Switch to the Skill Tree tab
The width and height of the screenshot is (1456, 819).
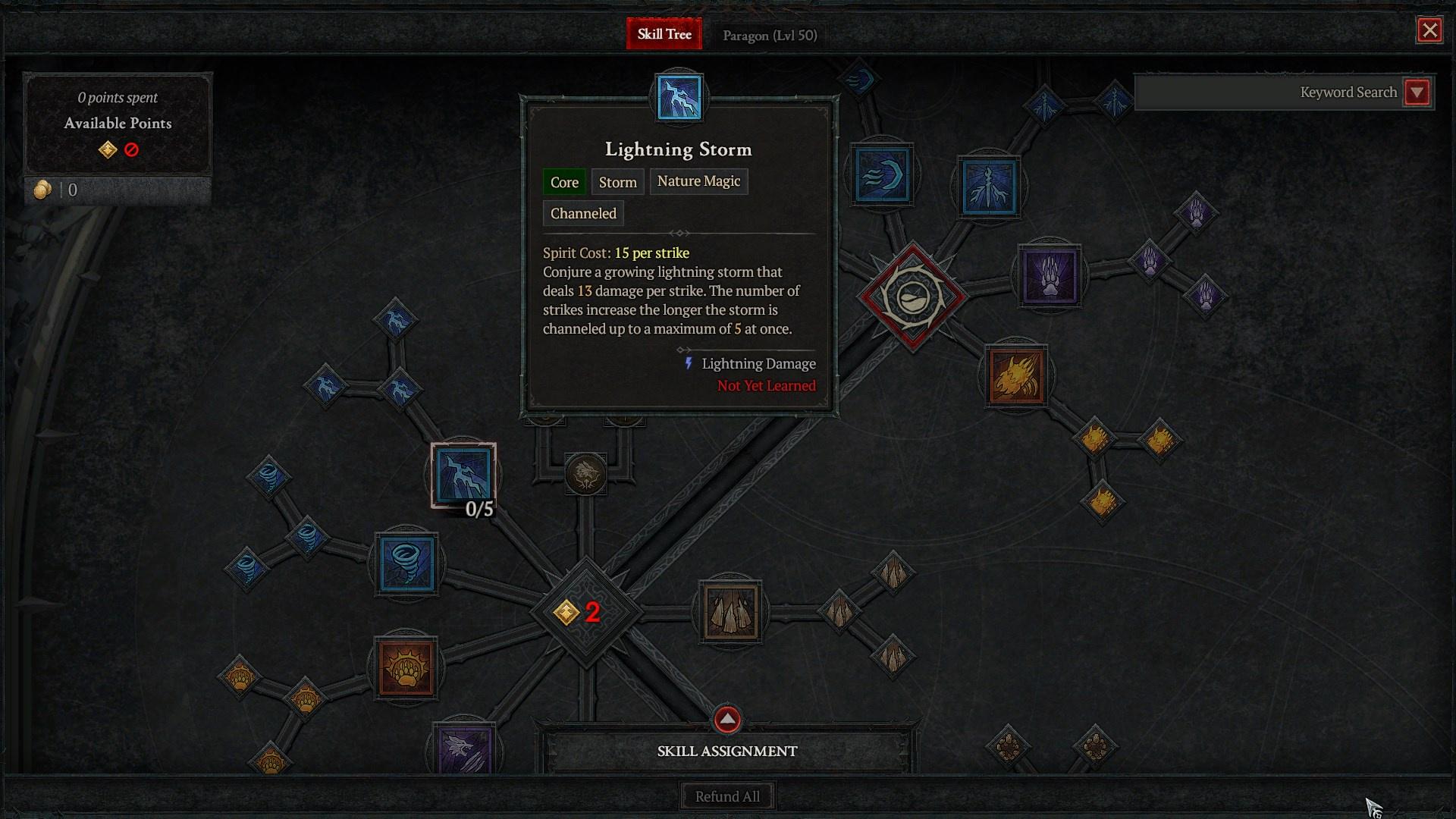(x=664, y=35)
